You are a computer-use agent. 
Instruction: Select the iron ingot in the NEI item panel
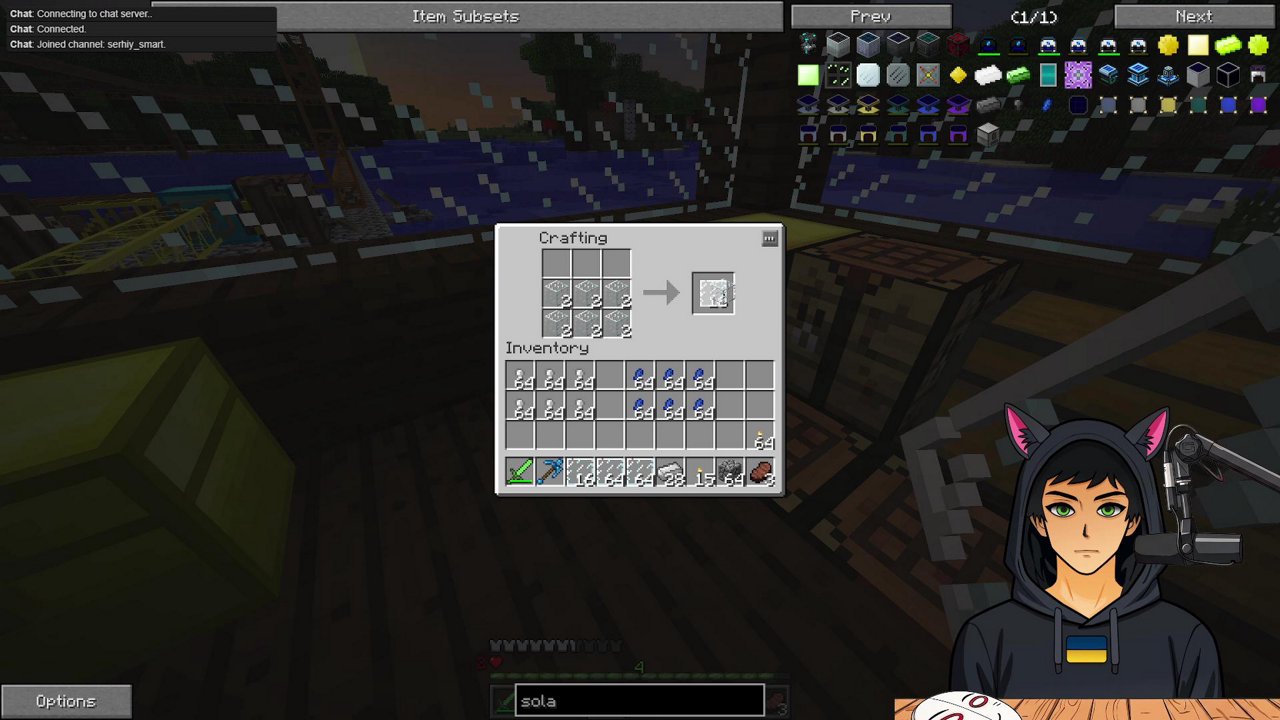point(988,75)
